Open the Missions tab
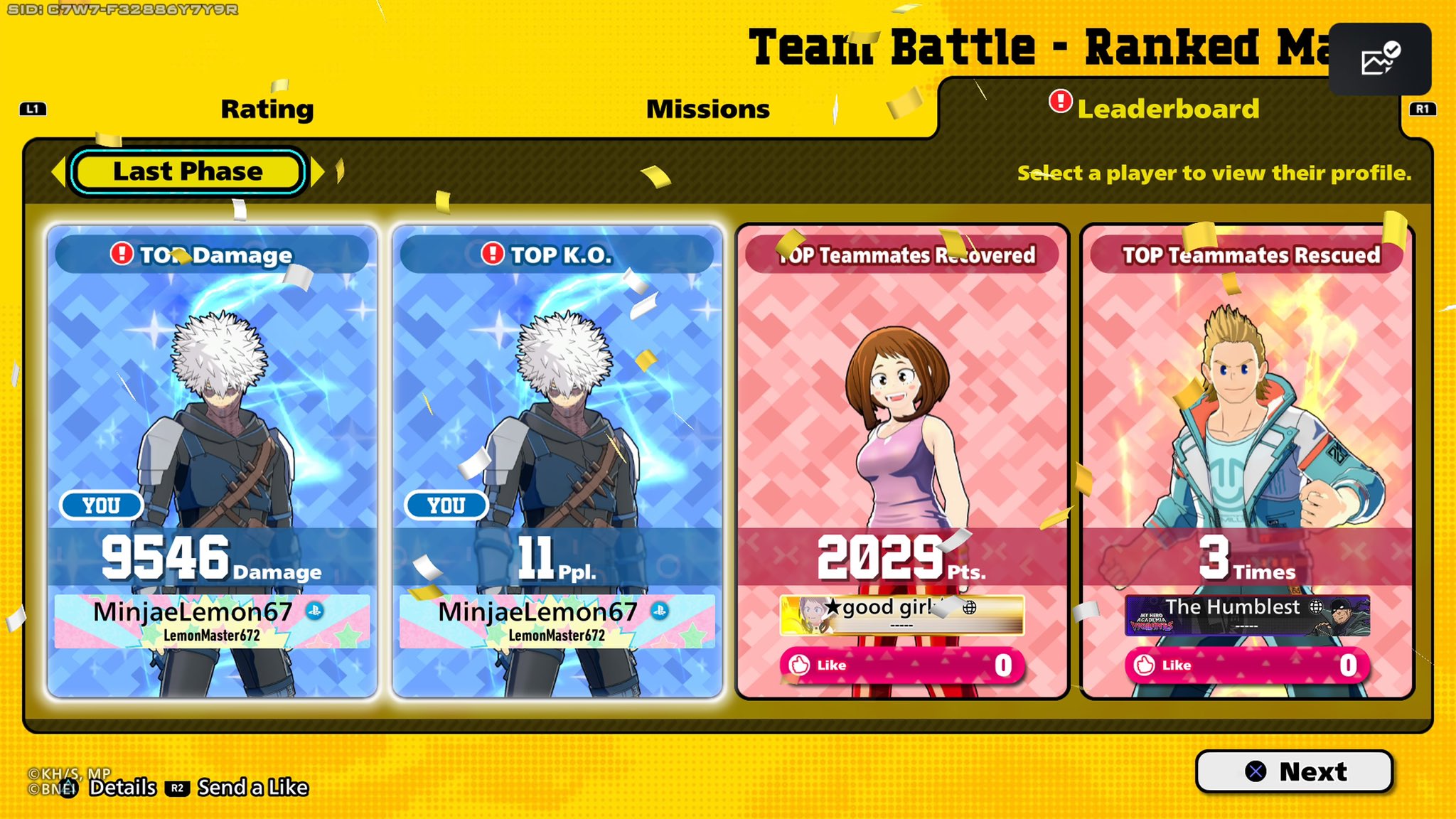1456x819 pixels. 707,109
